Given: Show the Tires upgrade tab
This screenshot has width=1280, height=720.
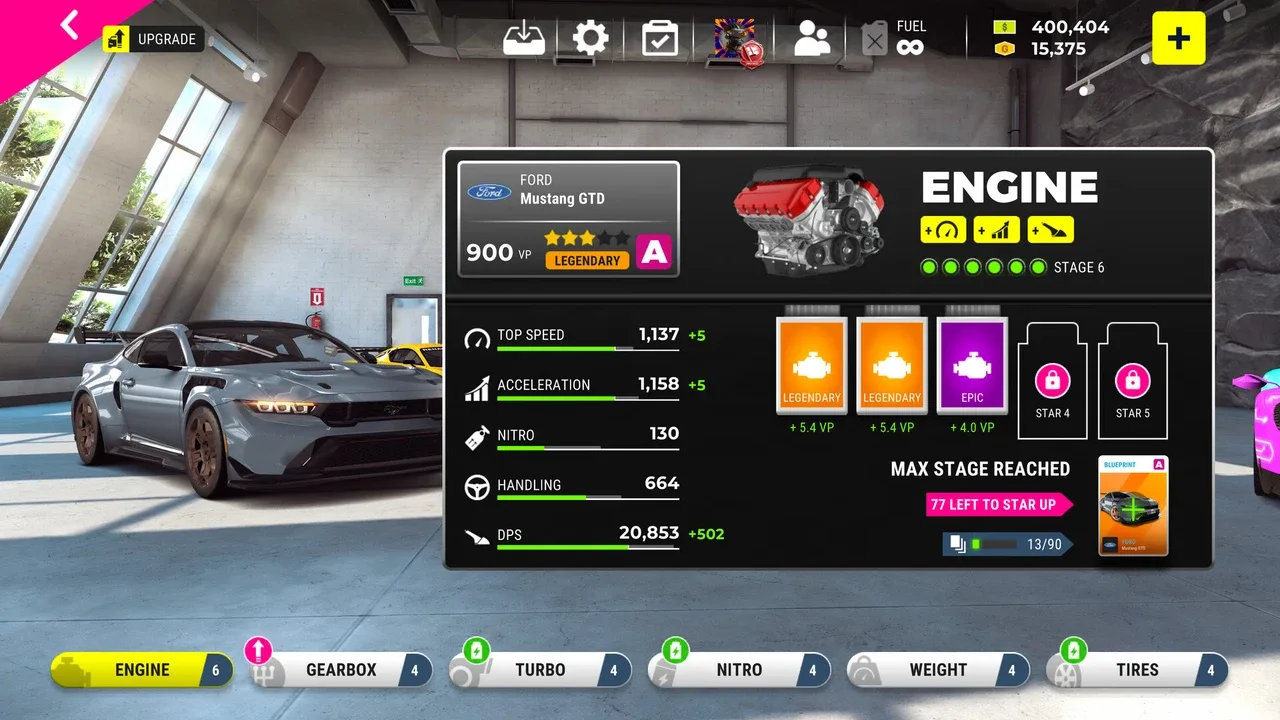Looking at the screenshot, I should [1137, 670].
